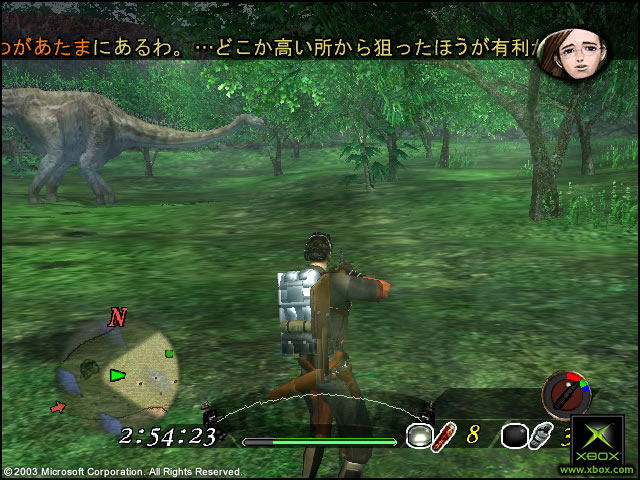Viewport: 640px width, 480px height.
Task: Click the round weapon selector dial
Action: [x=566, y=393]
